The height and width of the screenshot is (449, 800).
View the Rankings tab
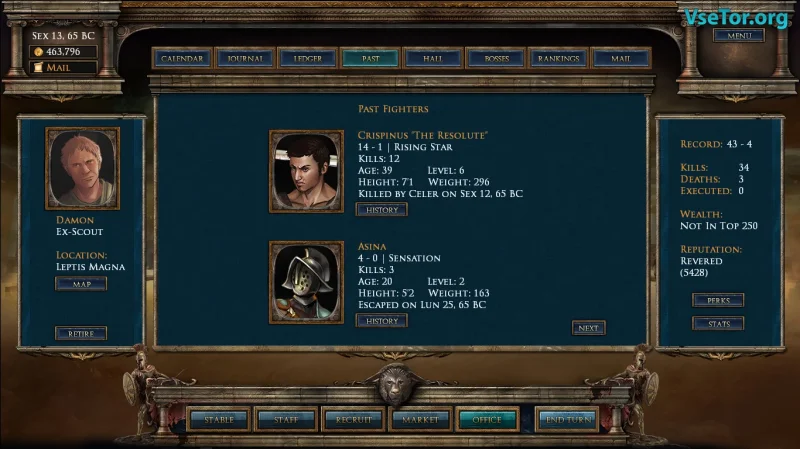click(x=558, y=59)
